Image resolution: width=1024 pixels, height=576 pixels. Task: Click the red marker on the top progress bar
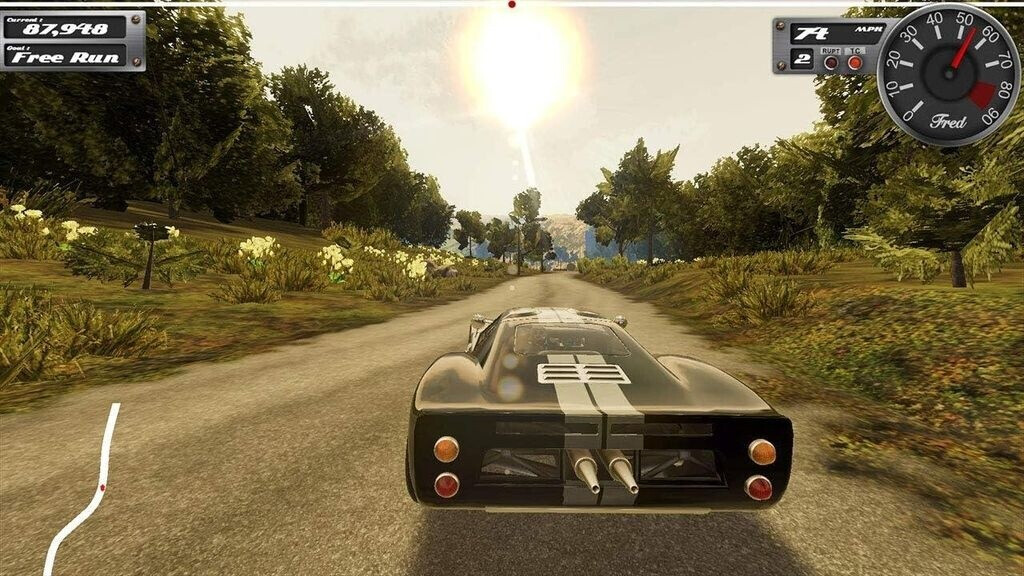coord(512,4)
